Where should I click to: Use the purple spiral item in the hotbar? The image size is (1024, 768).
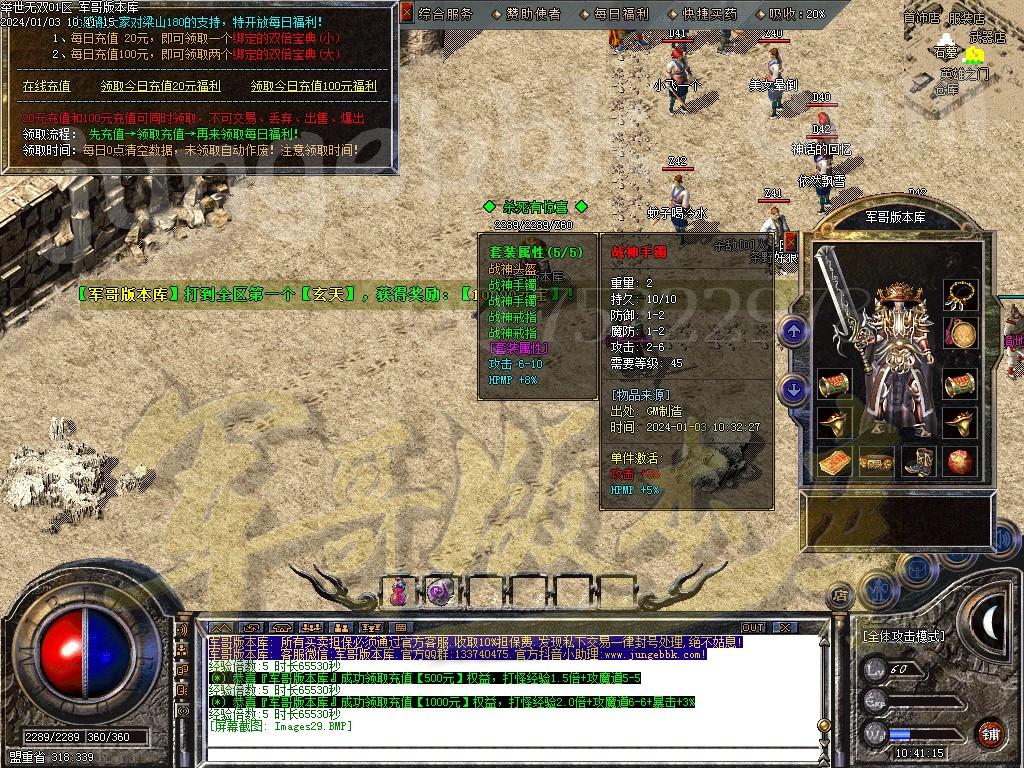pos(440,591)
